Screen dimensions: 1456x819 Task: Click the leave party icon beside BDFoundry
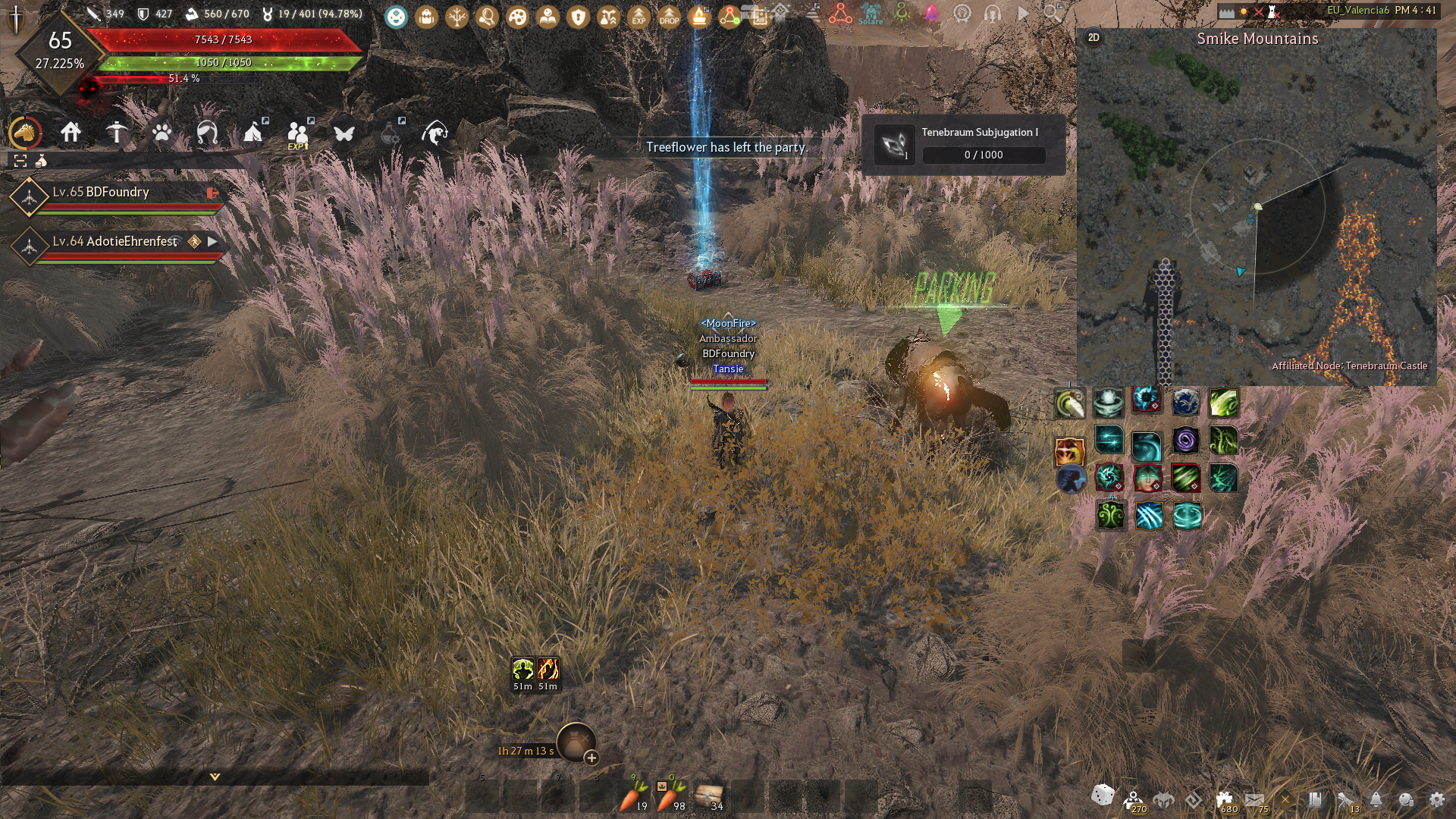(212, 193)
